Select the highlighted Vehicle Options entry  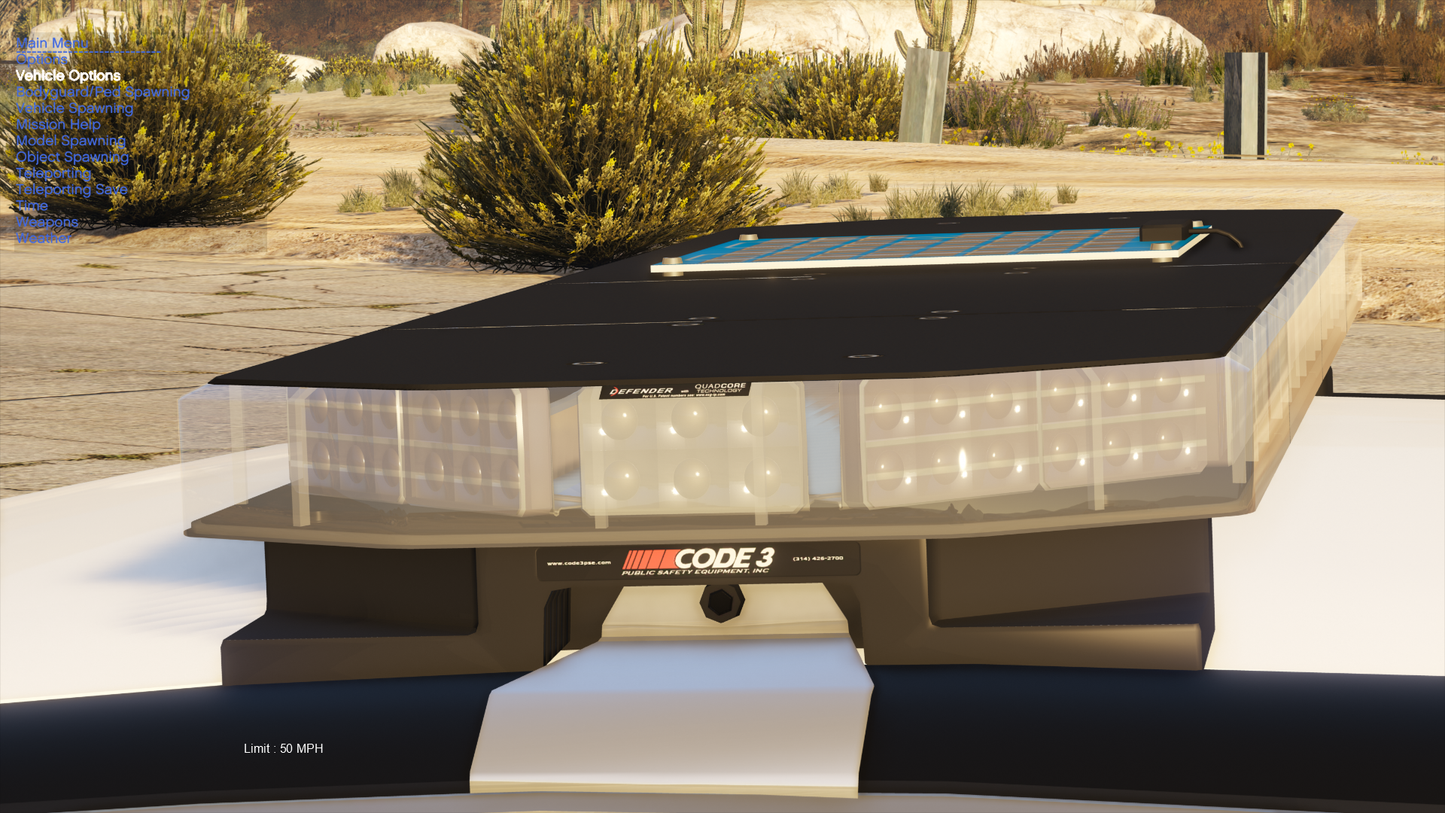point(68,76)
